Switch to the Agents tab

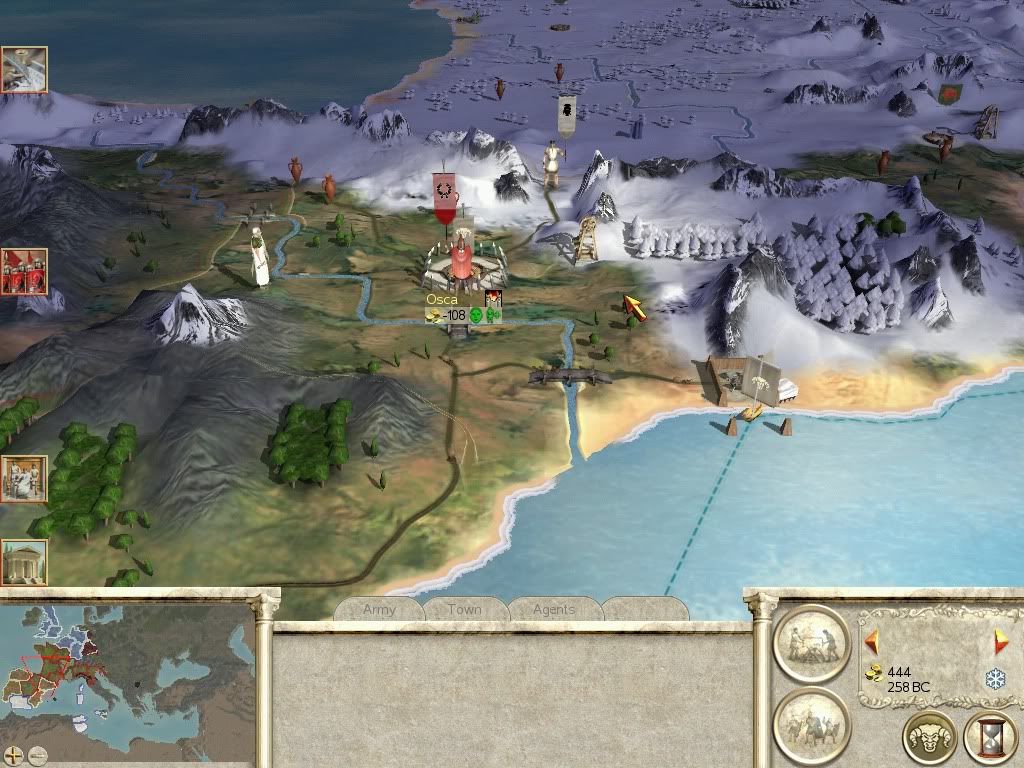point(553,609)
